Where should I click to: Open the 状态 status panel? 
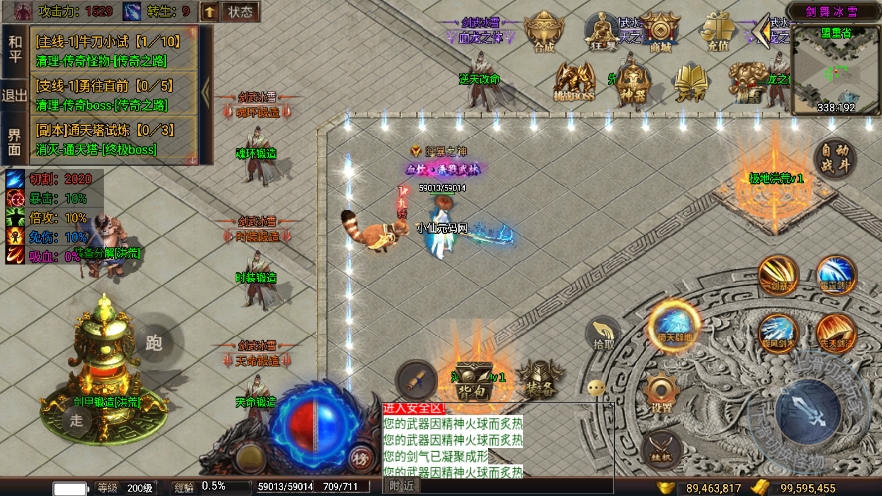(x=240, y=12)
